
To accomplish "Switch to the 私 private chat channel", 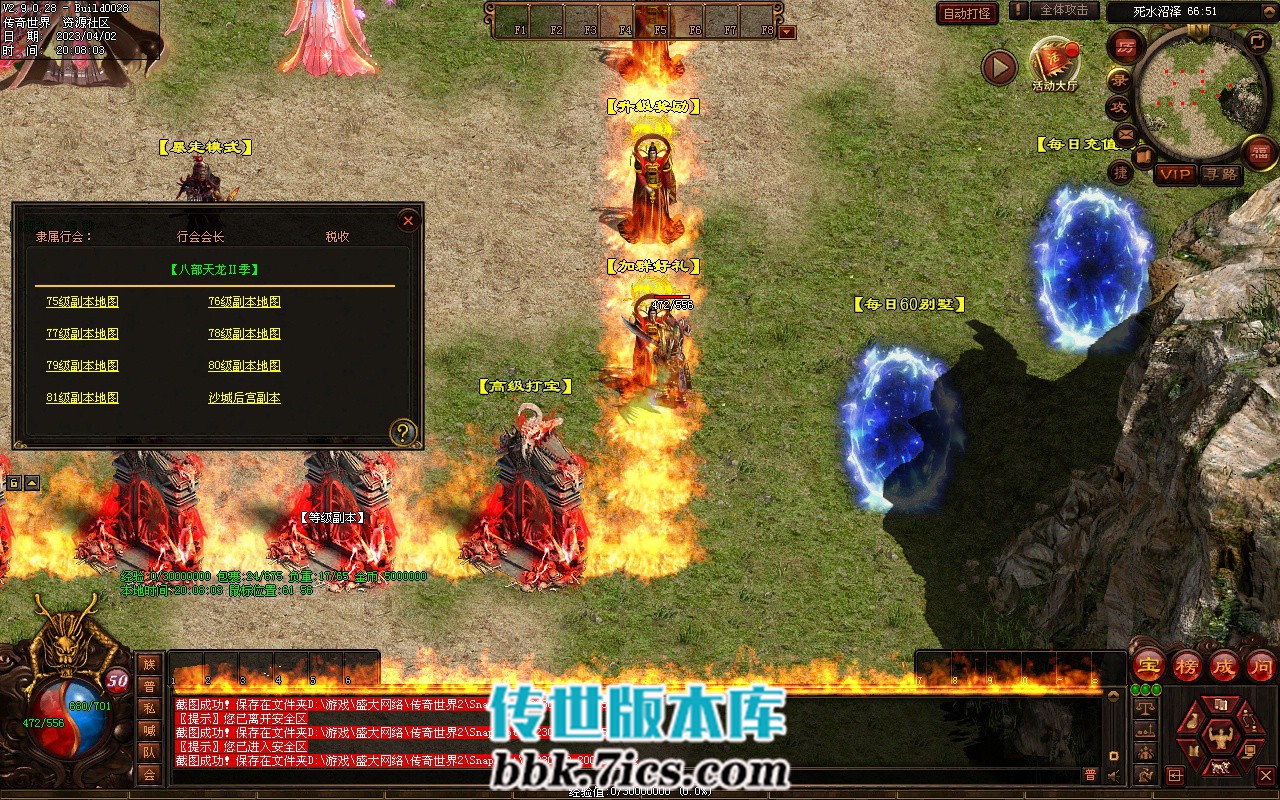I will (149, 708).
